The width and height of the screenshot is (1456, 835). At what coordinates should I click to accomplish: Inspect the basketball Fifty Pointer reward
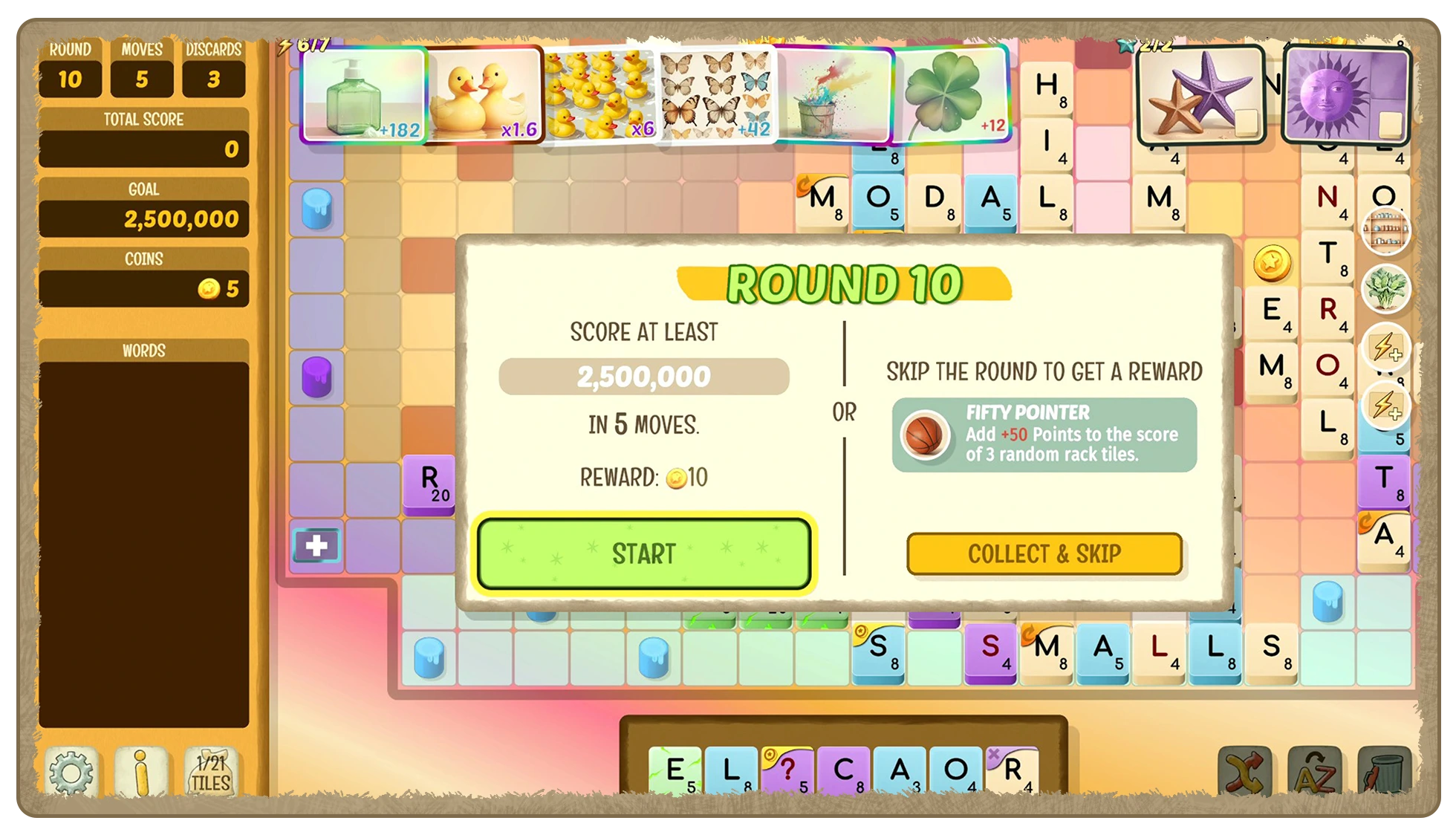point(924,435)
